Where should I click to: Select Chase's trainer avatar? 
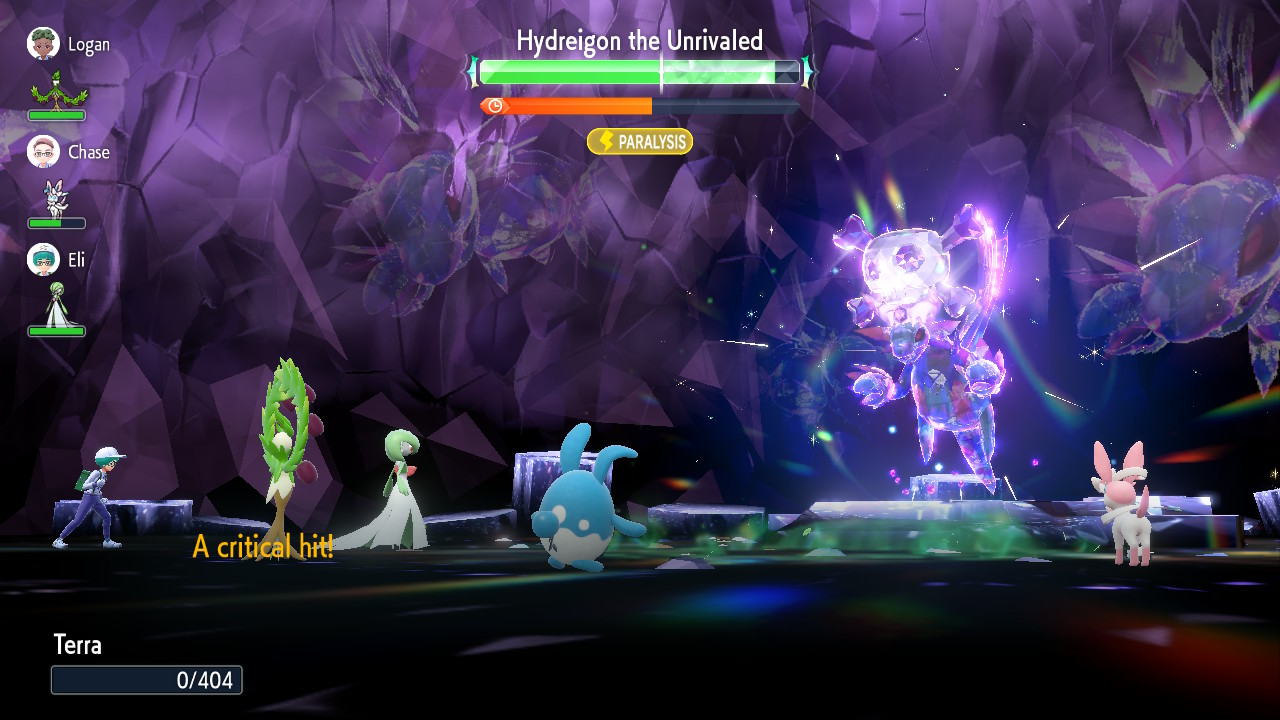pyautogui.click(x=44, y=152)
